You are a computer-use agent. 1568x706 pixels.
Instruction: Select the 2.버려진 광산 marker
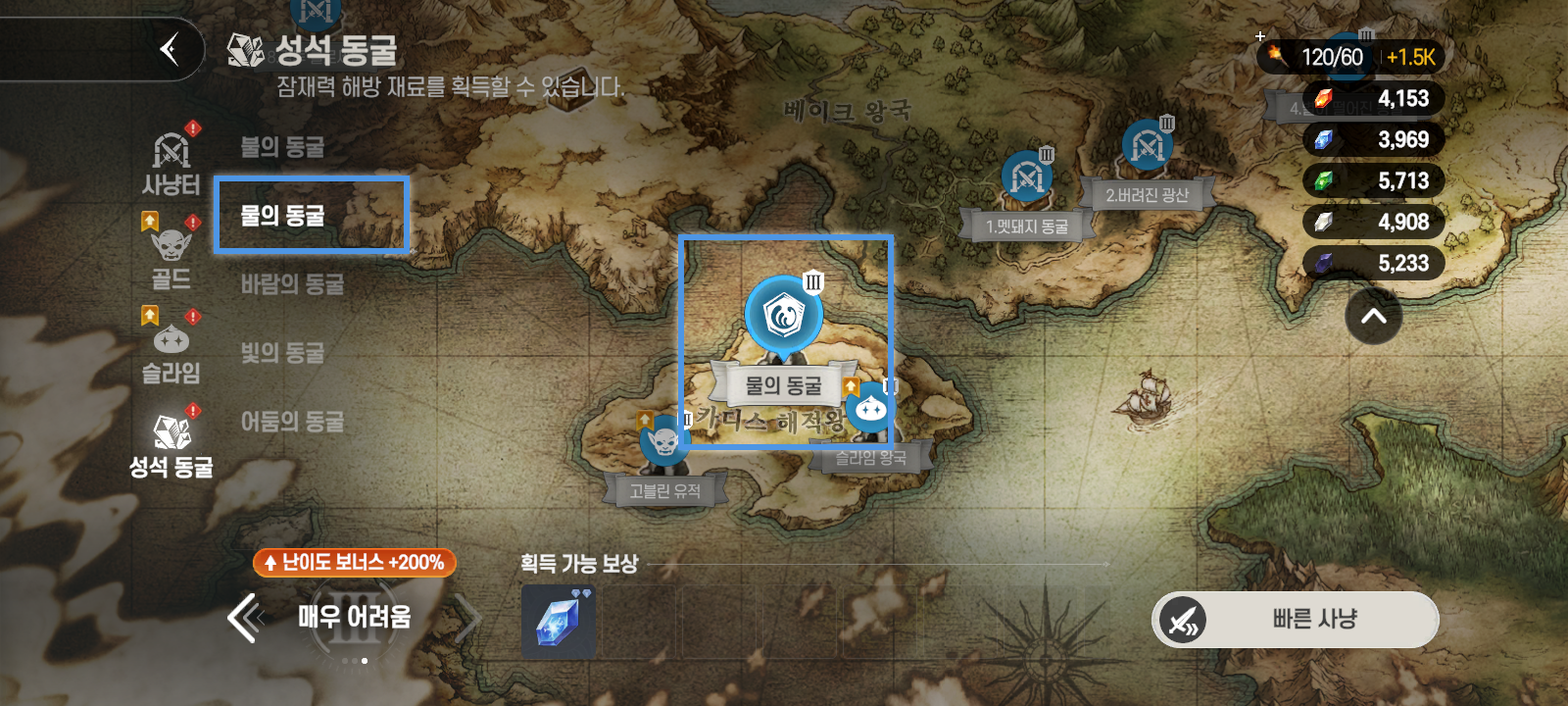[1150, 145]
